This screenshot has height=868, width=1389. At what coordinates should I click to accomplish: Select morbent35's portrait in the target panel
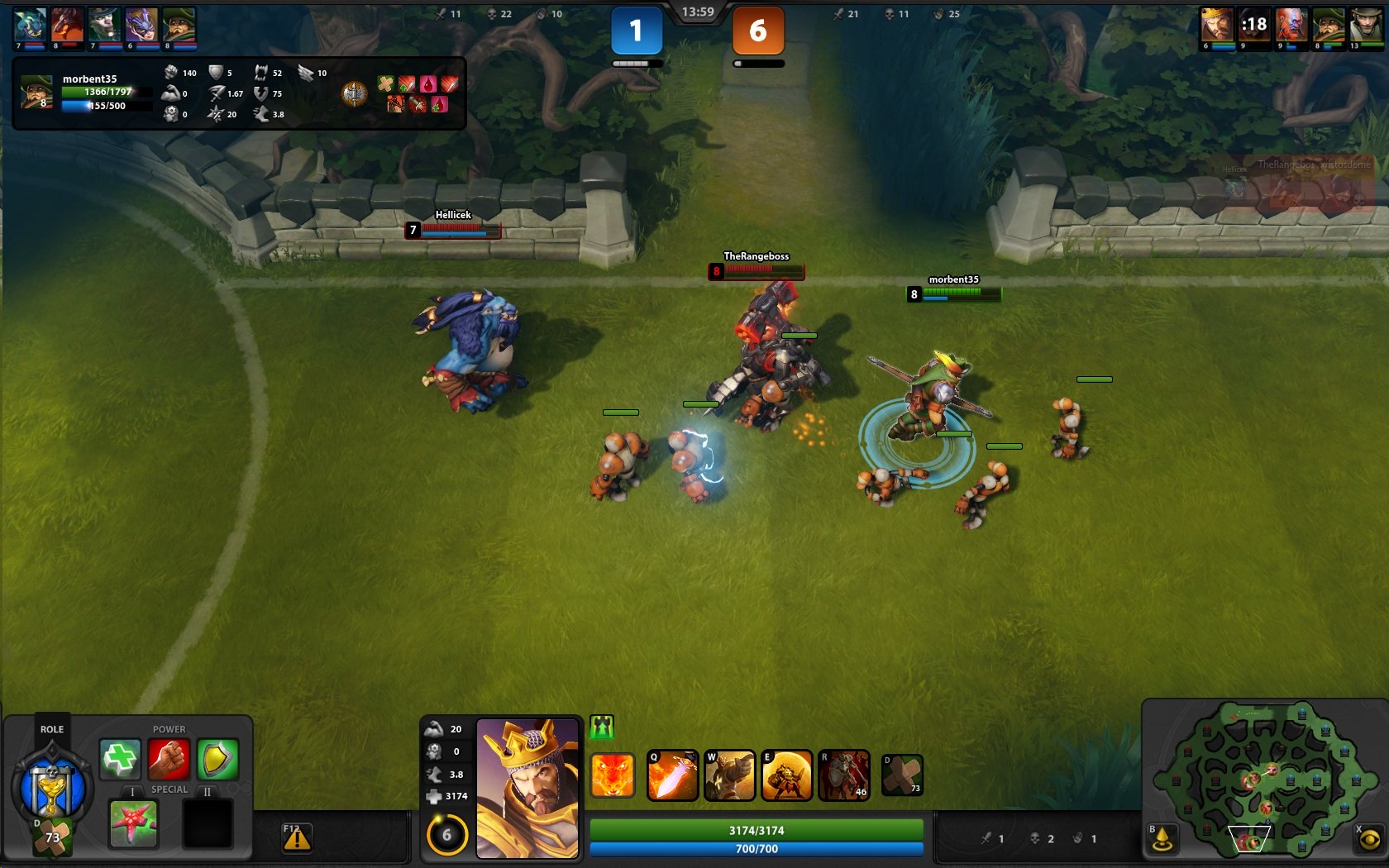coord(36,92)
